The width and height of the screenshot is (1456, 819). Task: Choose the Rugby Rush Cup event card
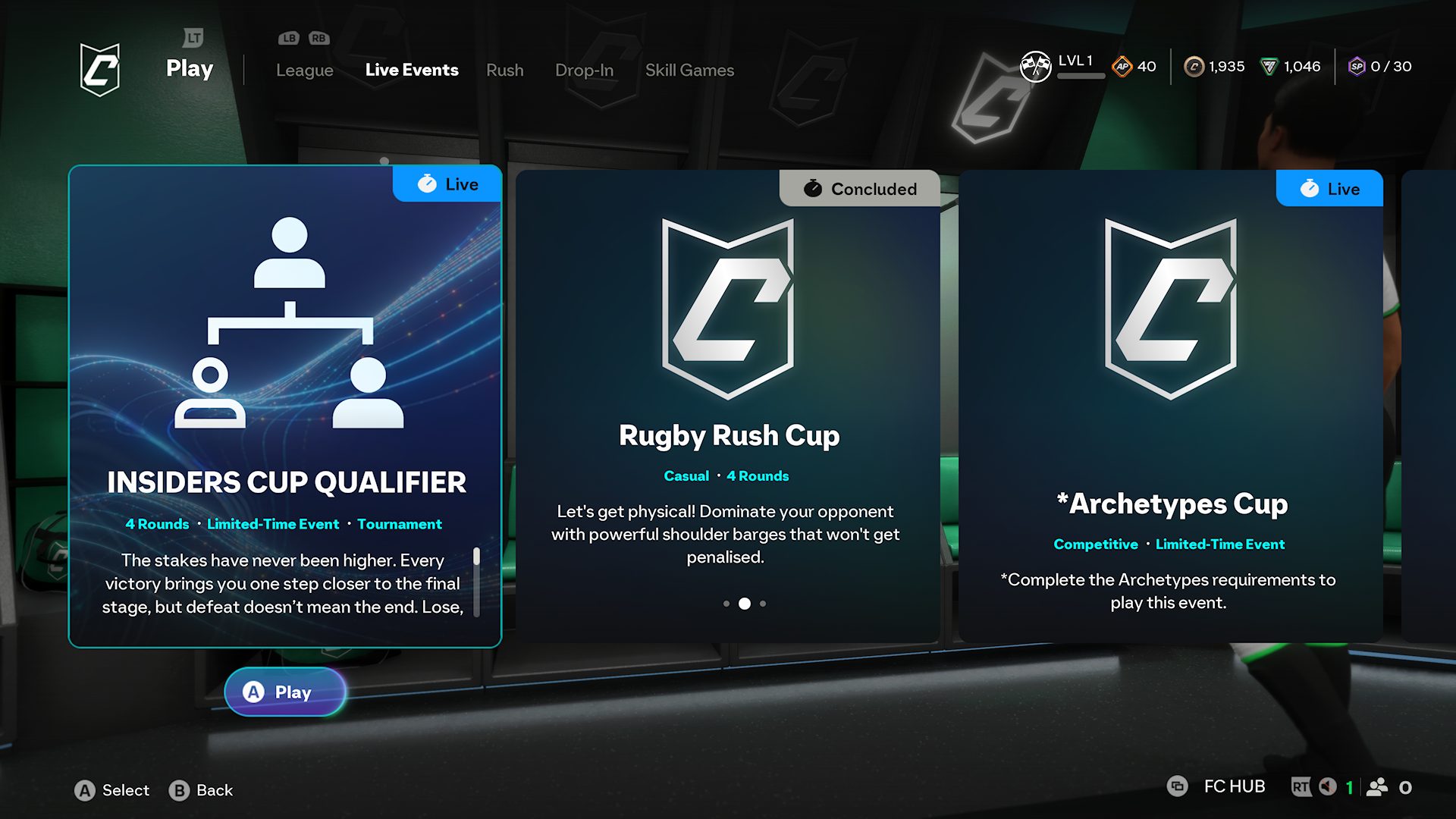coord(727,406)
